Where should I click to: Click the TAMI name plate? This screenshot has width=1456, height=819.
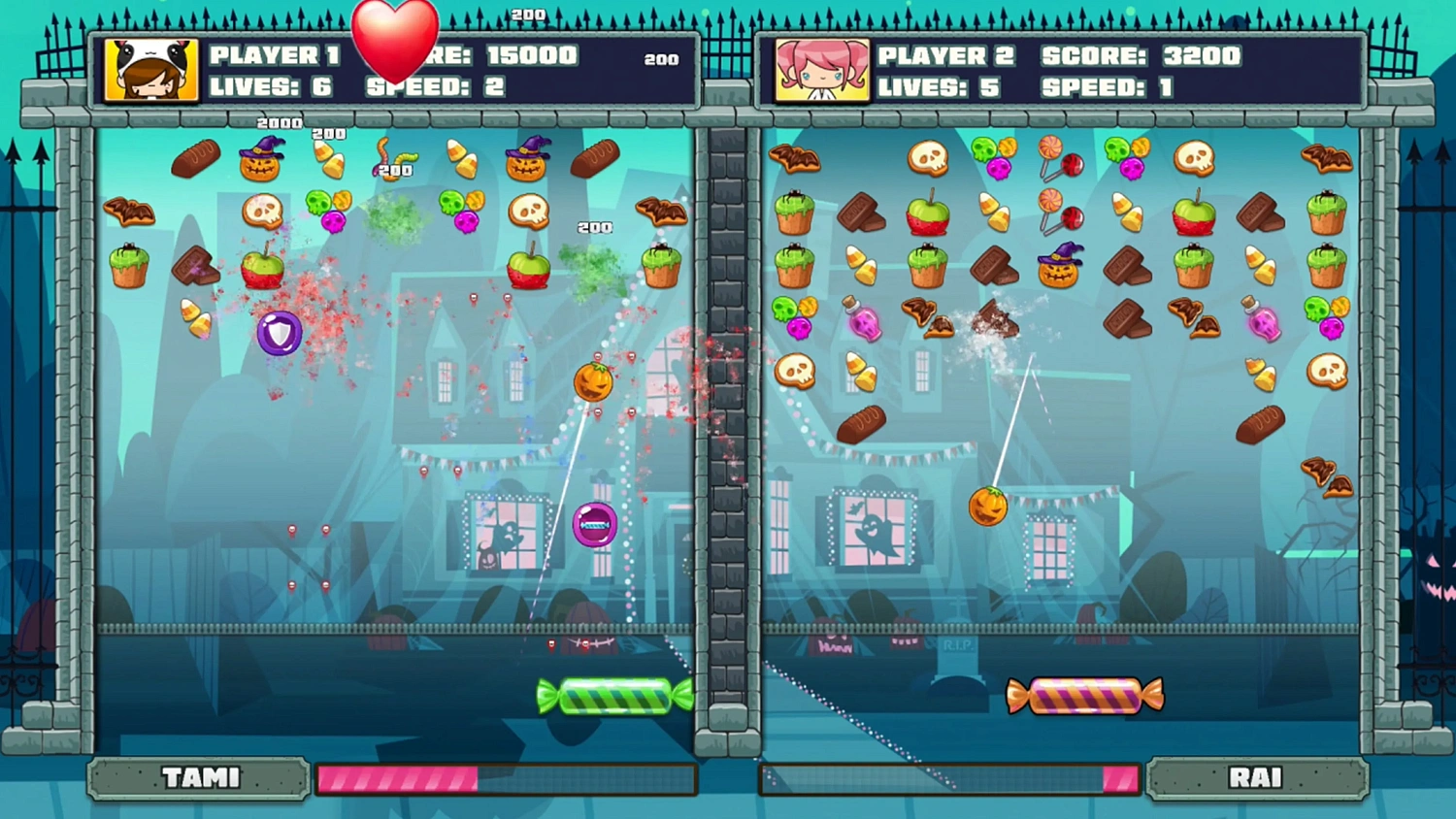(198, 777)
